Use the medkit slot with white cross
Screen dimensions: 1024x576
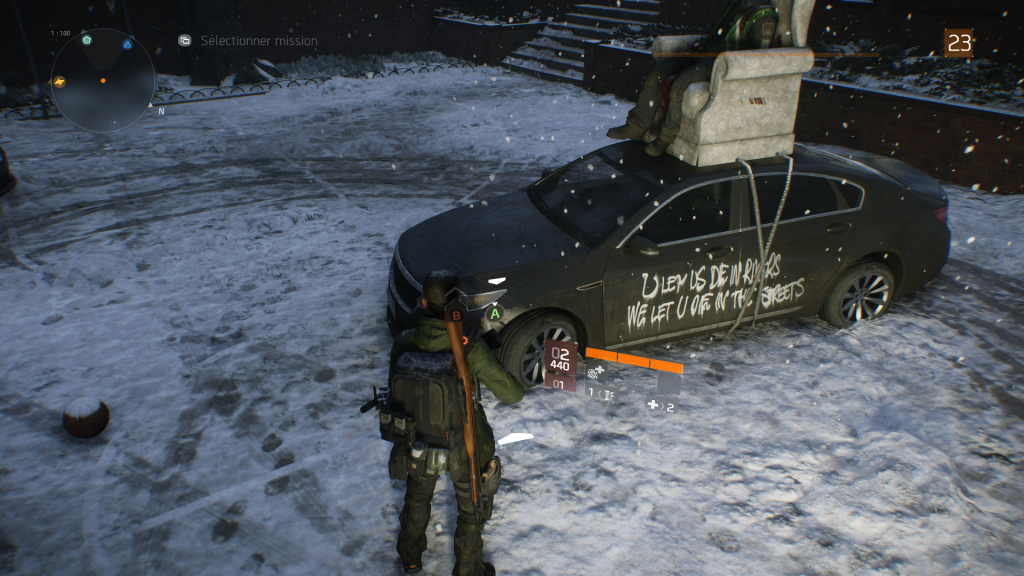click(x=659, y=405)
